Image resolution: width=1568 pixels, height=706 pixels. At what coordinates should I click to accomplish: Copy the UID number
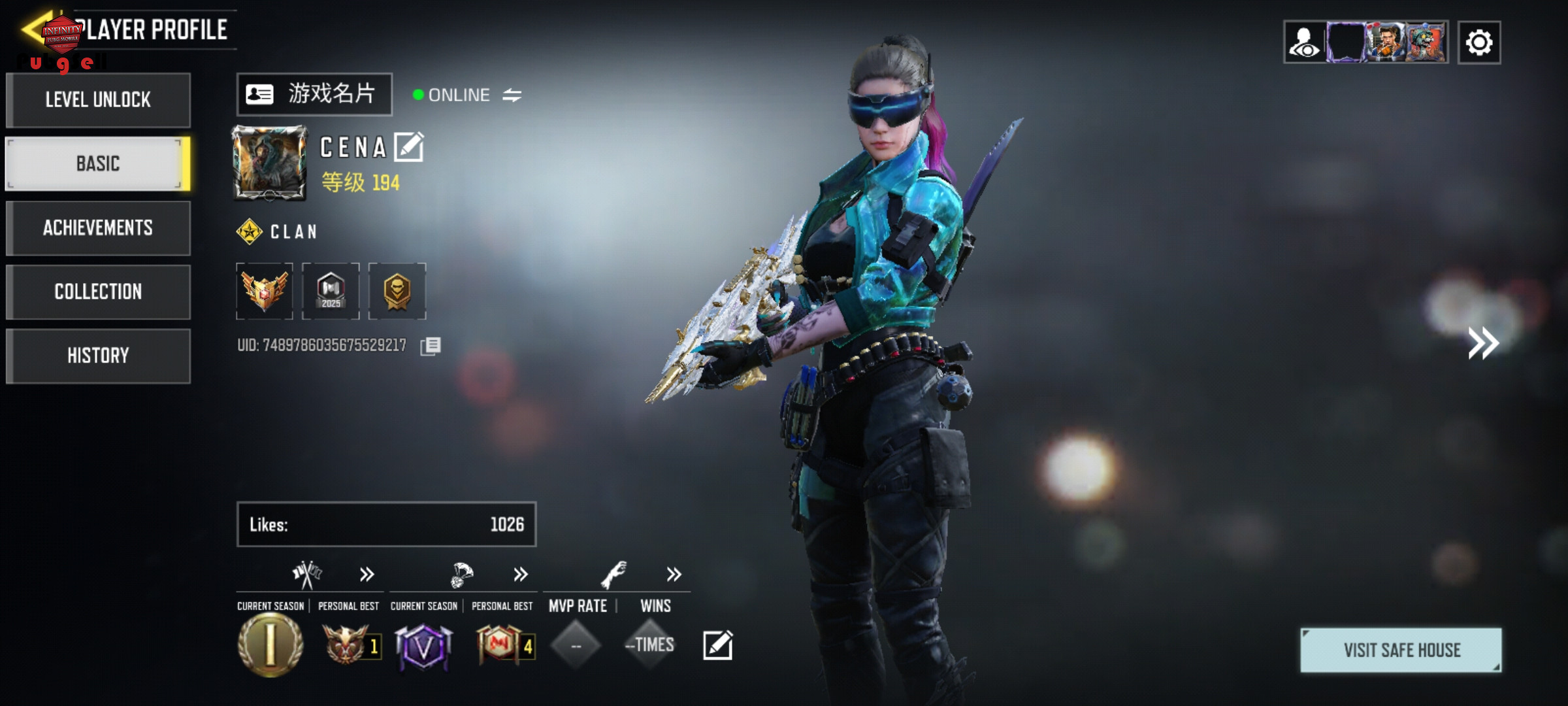tap(431, 346)
